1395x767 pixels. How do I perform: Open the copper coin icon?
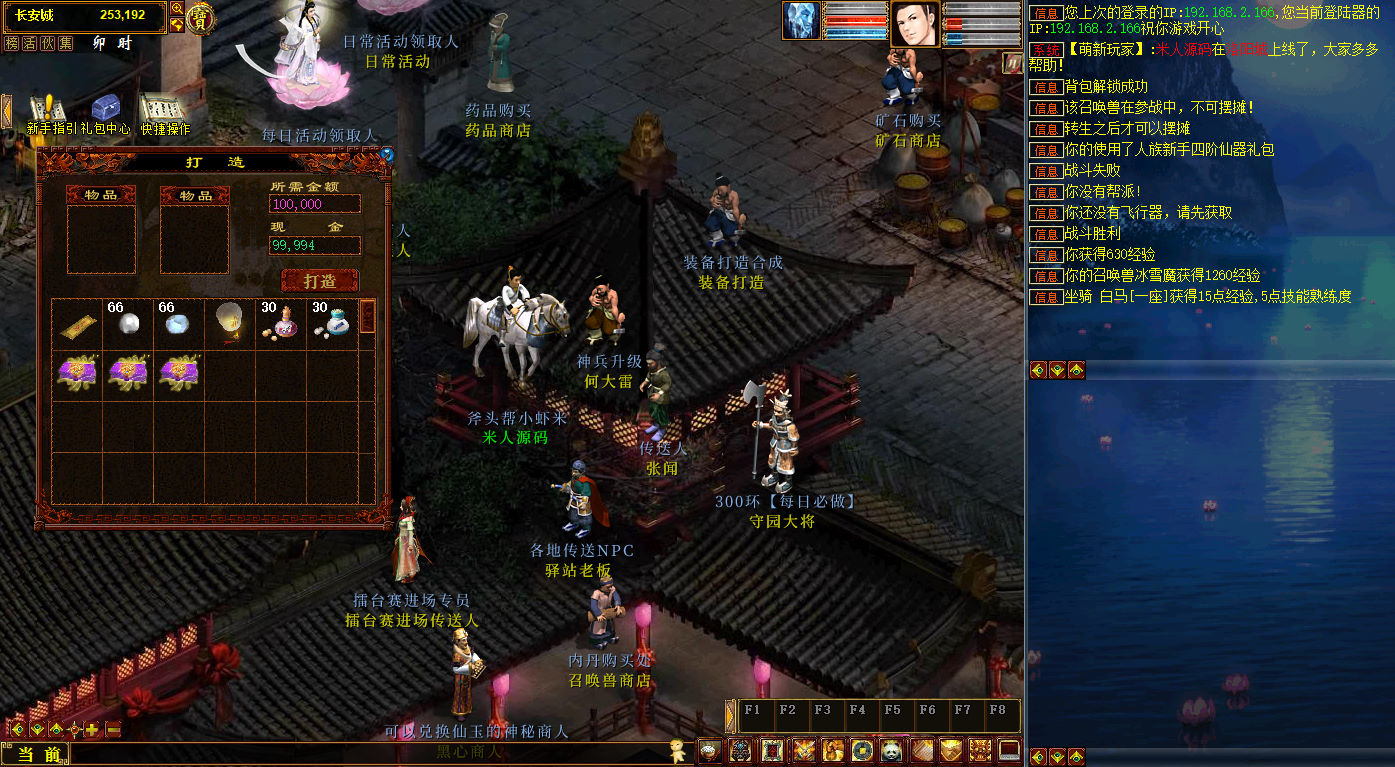click(x=861, y=750)
